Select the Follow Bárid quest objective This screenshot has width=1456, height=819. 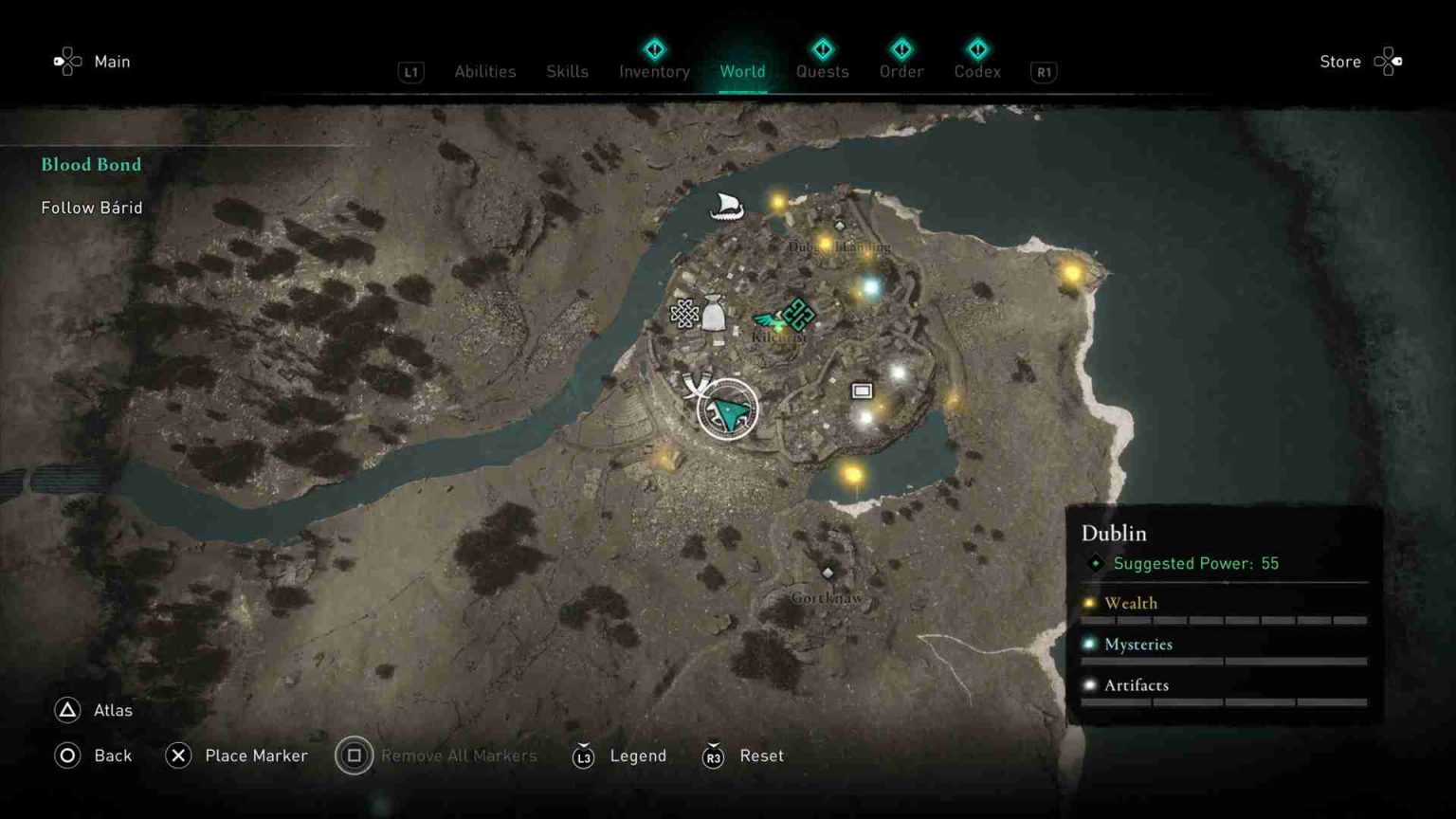pyautogui.click(x=91, y=207)
